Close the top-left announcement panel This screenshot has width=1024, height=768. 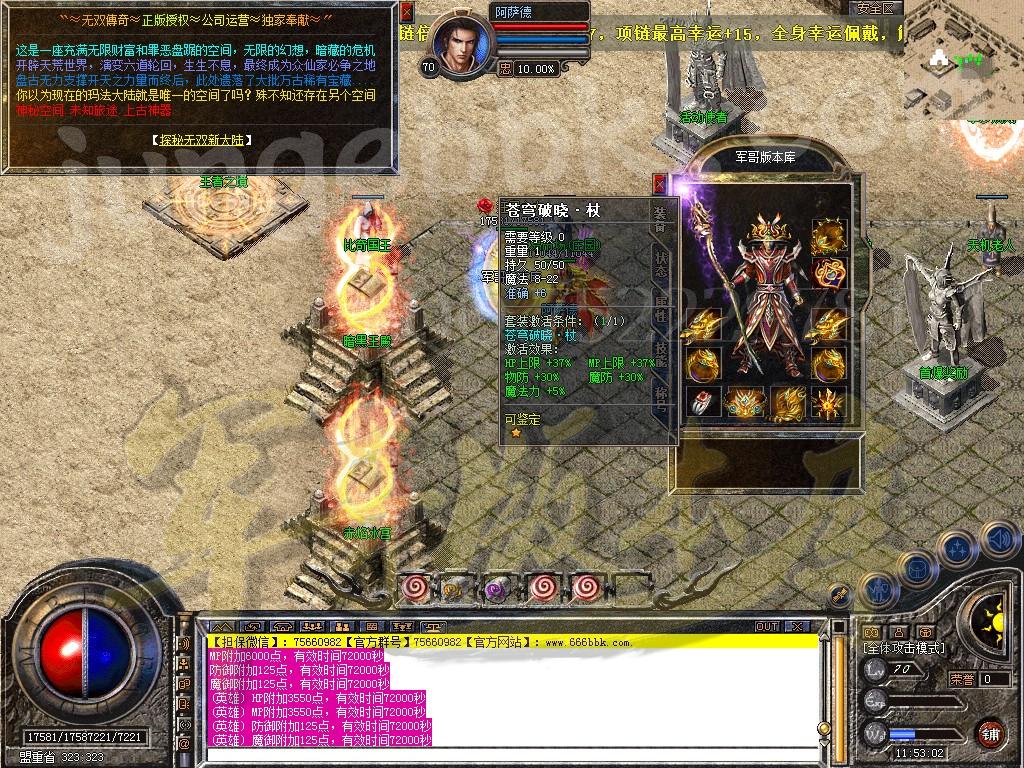pyautogui.click(x=405, y=12)
